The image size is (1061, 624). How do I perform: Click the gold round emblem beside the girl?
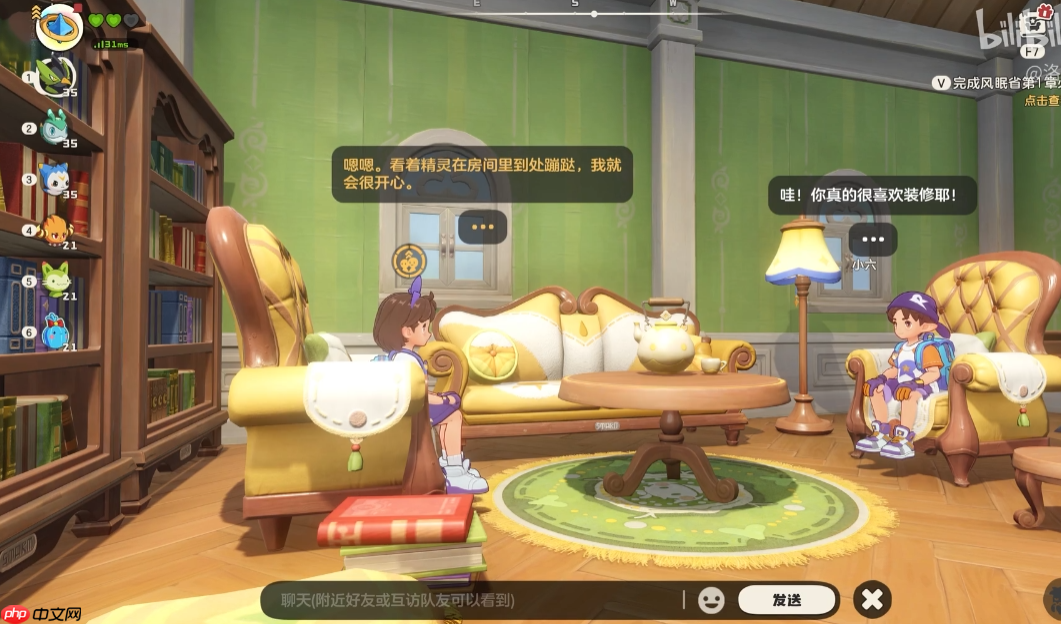pyautogui.click(x=409, y=261)
